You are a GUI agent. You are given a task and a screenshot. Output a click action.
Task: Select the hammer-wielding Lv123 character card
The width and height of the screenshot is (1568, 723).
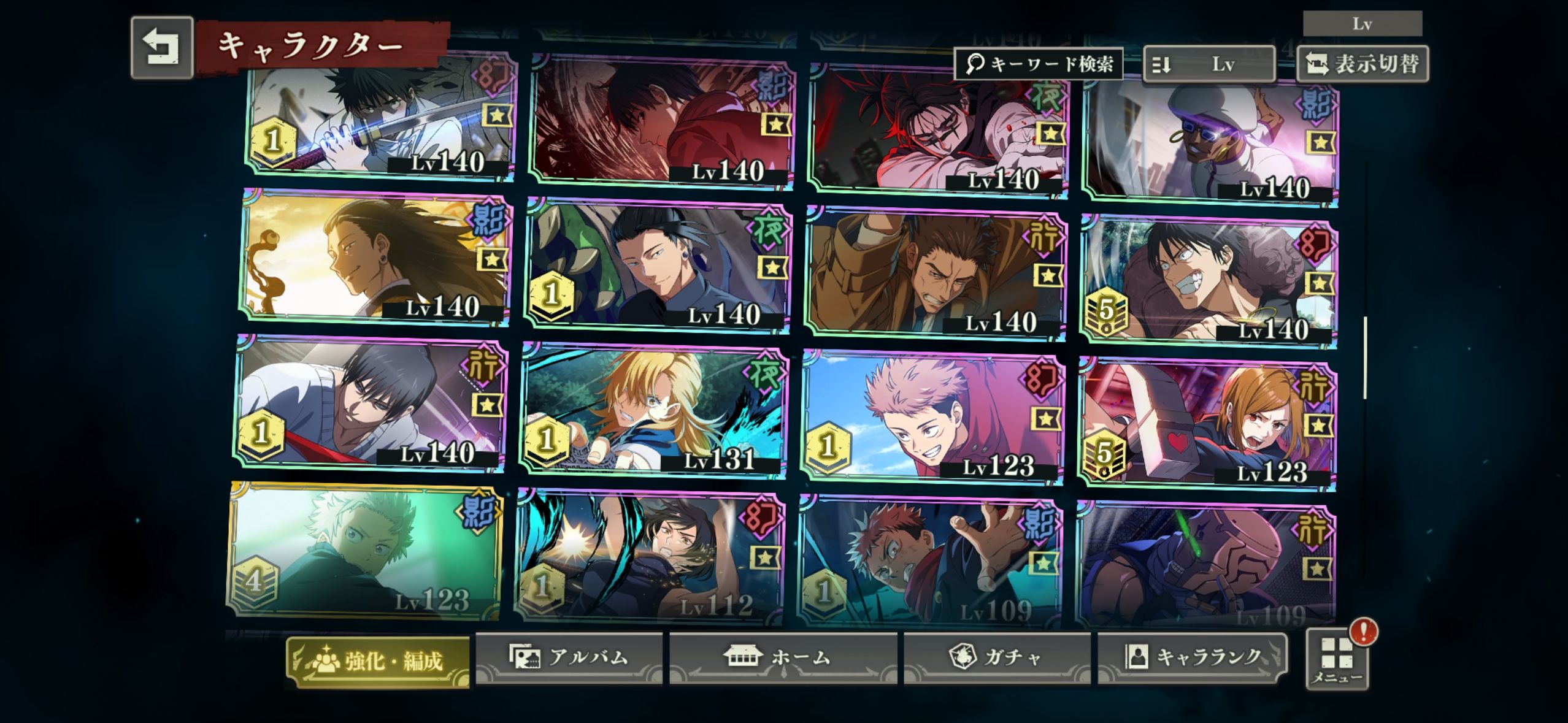coord(1207,423)
